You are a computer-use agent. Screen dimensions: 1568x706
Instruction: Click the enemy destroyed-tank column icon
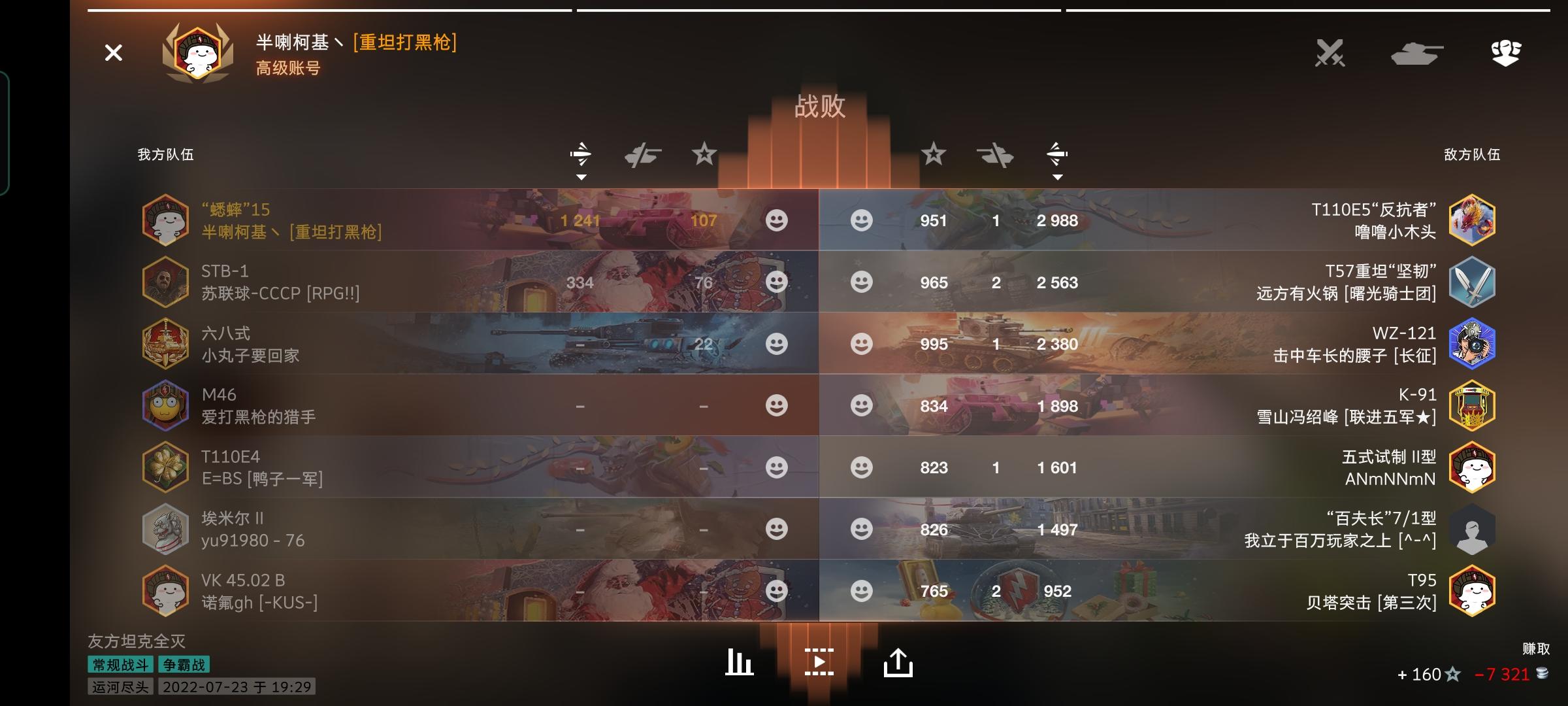point(995,155)
